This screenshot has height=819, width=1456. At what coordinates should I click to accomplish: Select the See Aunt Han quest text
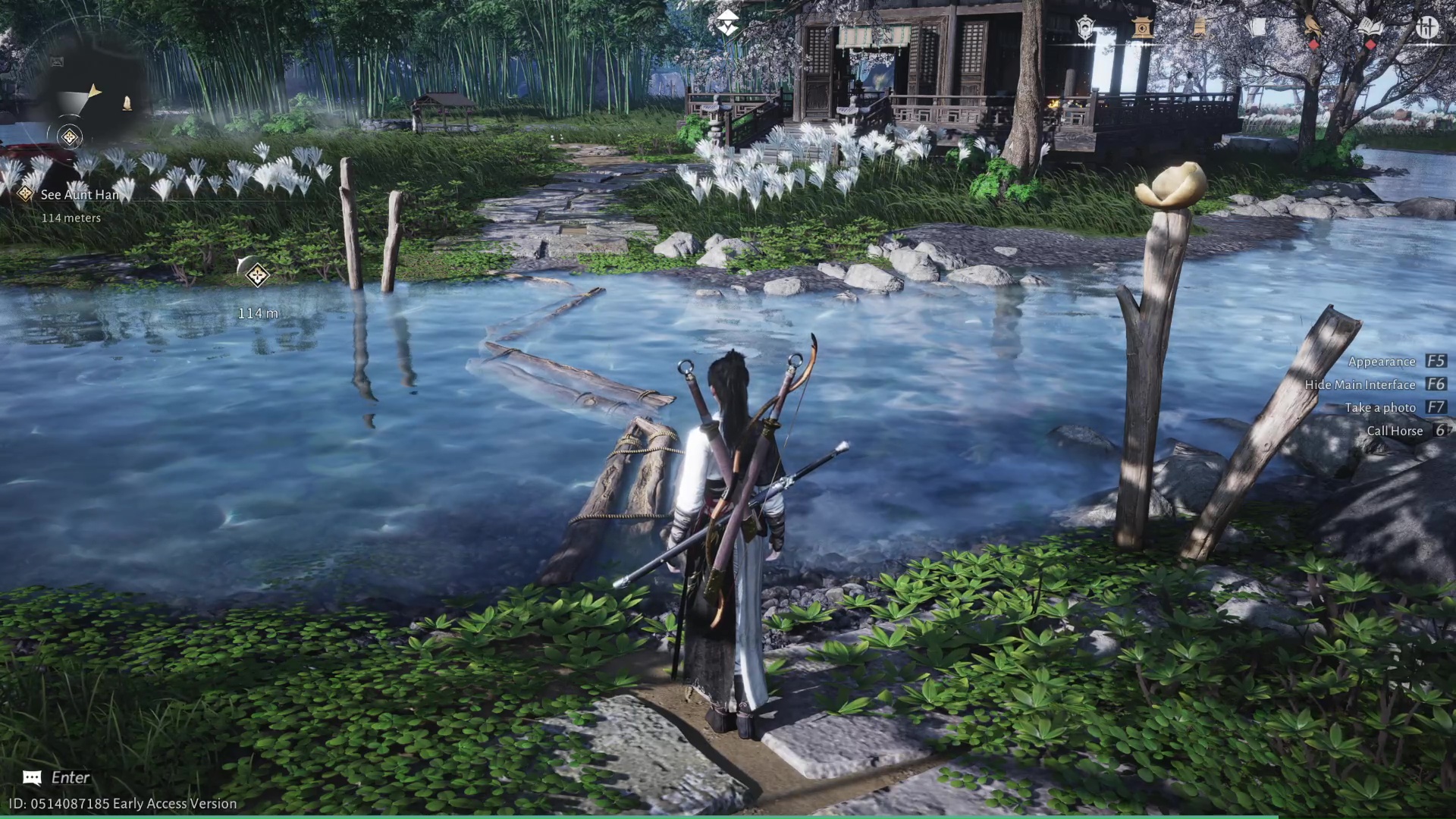[78, 195]
